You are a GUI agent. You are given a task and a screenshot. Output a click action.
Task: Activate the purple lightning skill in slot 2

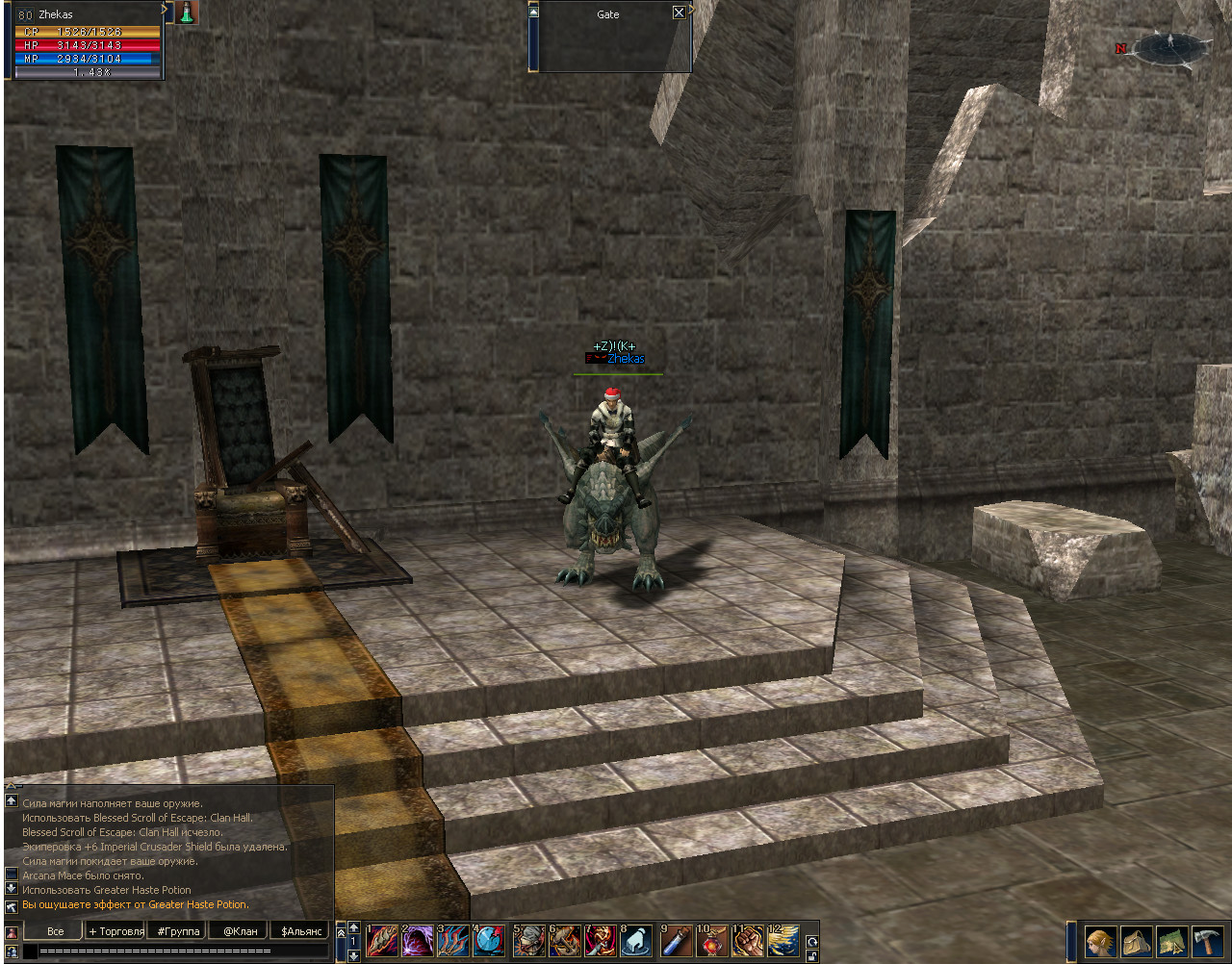(x=418, y=941)
